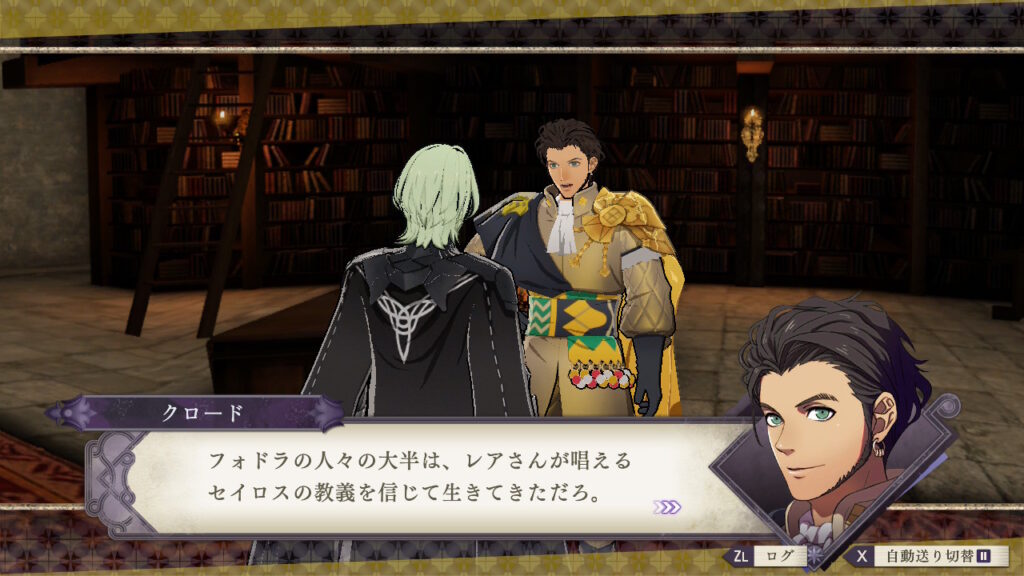1024x576 pixels.
Task: Click Claude's dialogue text box to continue
Action: [420, 478]
